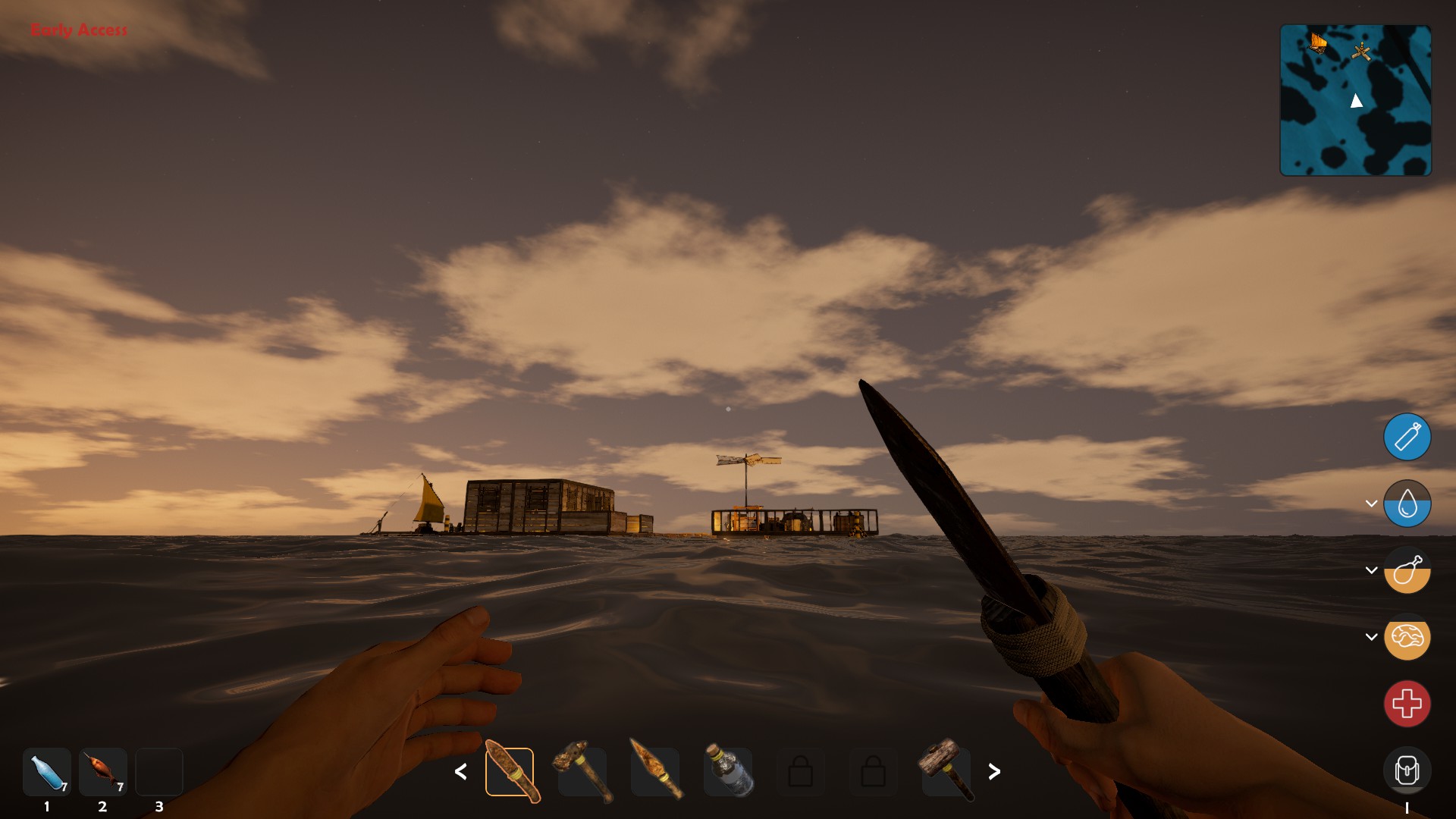Click the drumstick hunger icon
The height and width of the screenshot is (819, 1456).
[1407, 570]
